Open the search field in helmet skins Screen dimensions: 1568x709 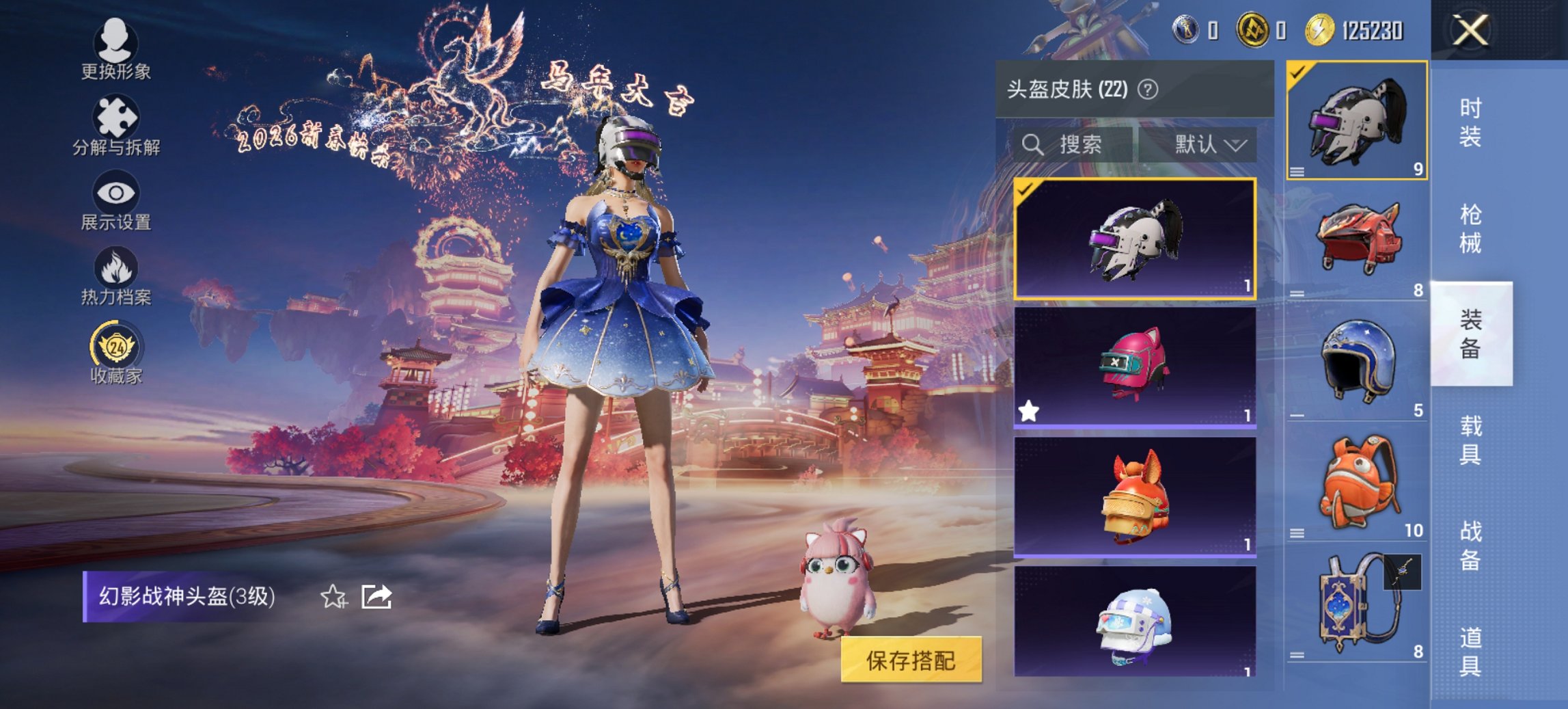click(1073, 145)
